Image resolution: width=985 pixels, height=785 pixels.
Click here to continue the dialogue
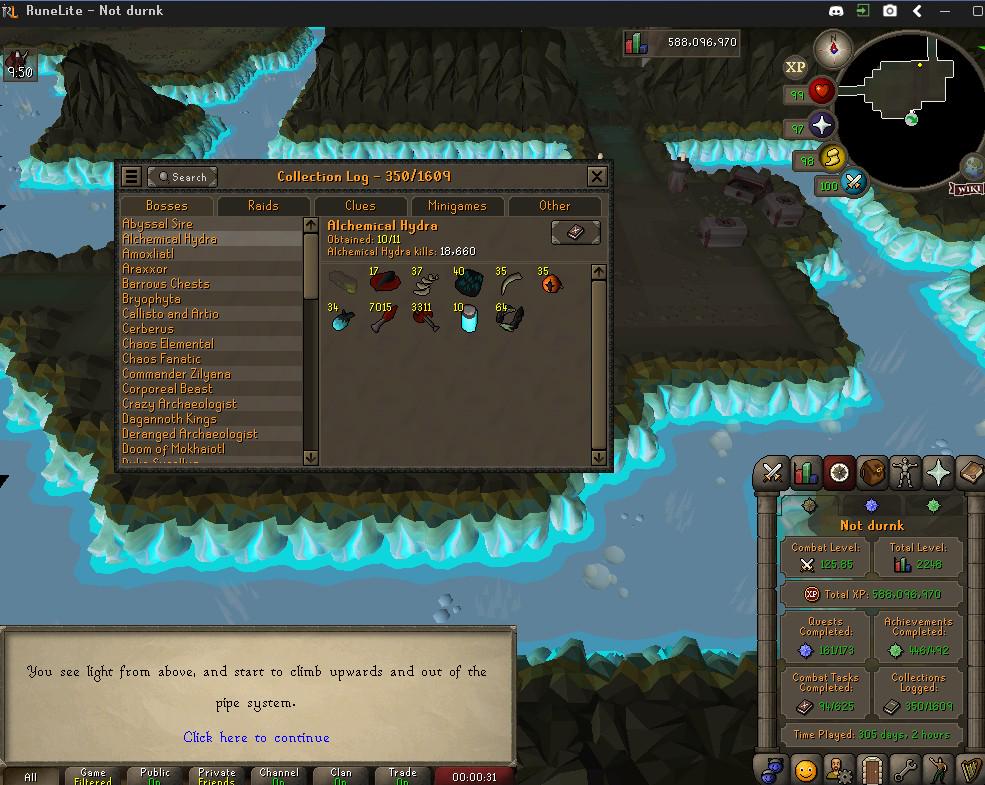pyautogui.click(x=256, y=738)
